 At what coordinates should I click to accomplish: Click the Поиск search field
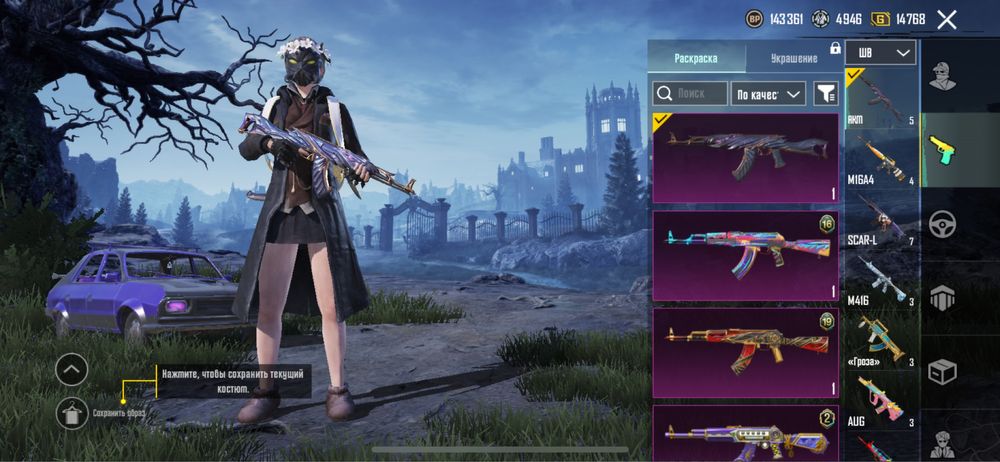[x=691, y=94]
